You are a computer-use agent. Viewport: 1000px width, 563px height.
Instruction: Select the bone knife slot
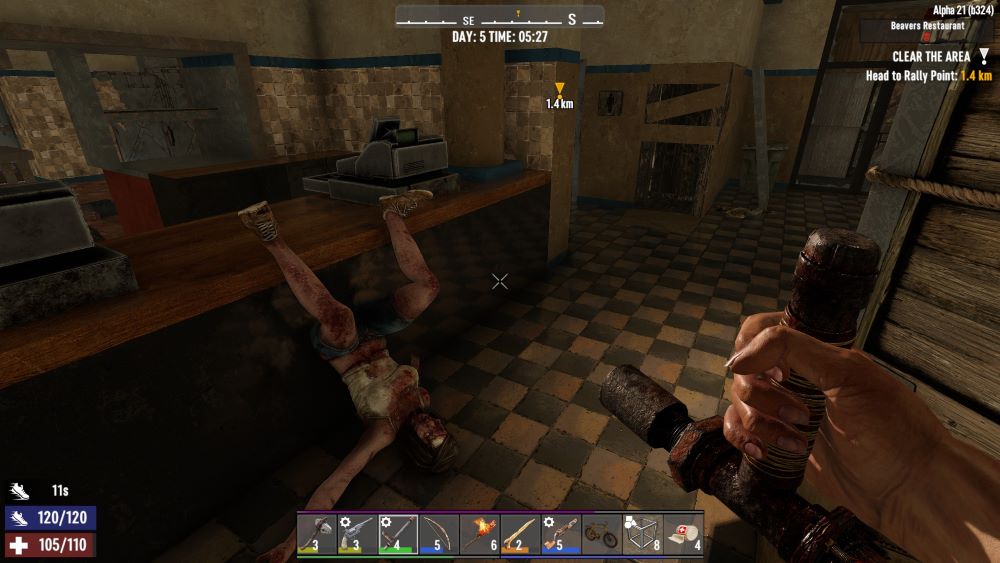(x=520, y=534)
